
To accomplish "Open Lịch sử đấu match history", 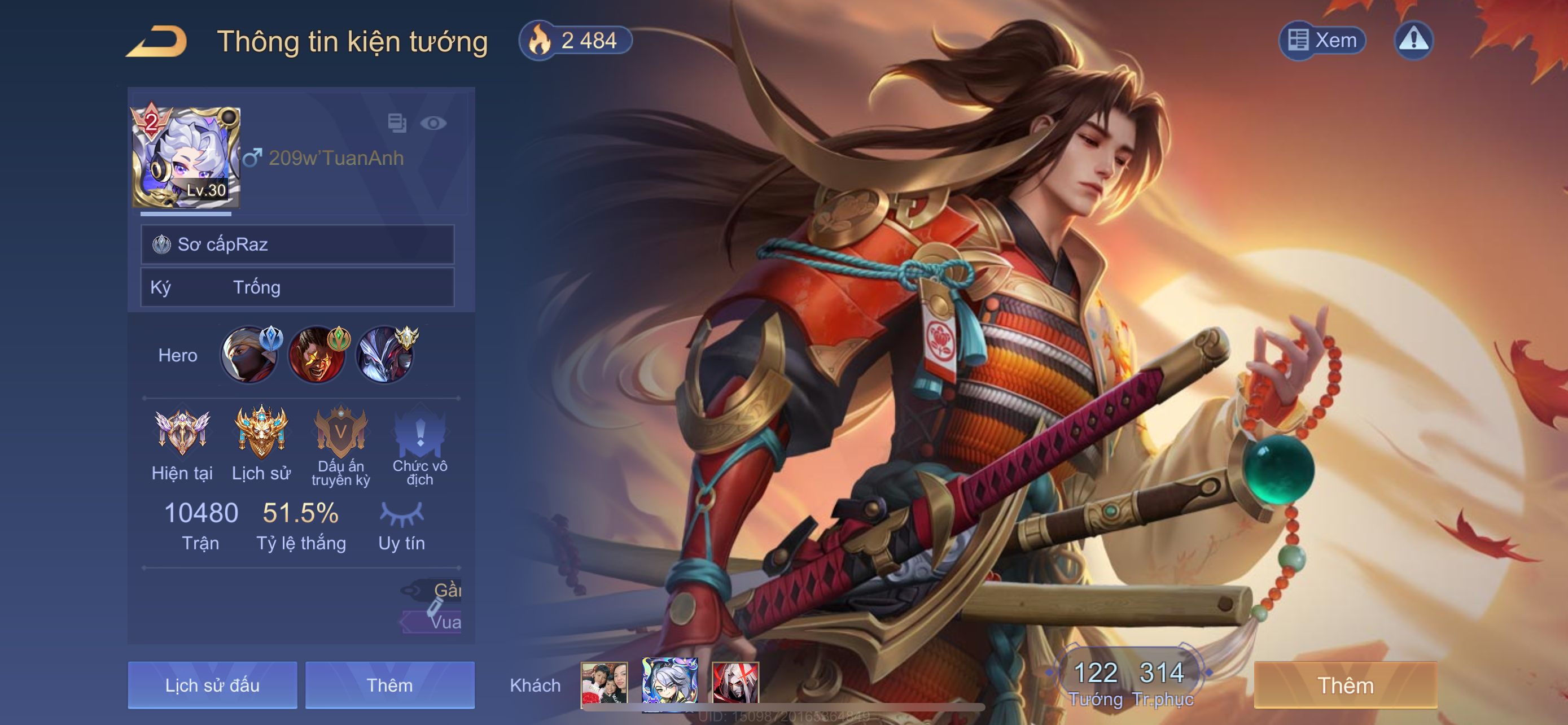I will coord(212,685).
